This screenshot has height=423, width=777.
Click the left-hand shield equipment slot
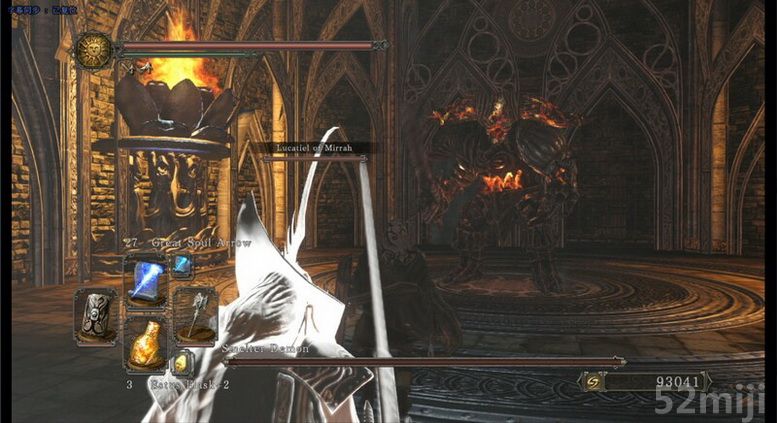(x=97, y=317)
